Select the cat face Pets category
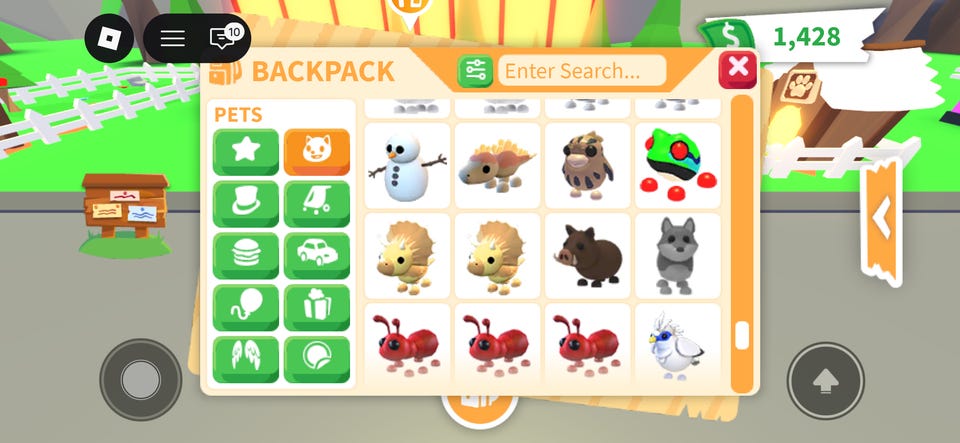Viewport: 960px width, 443px height. point(317,152)
